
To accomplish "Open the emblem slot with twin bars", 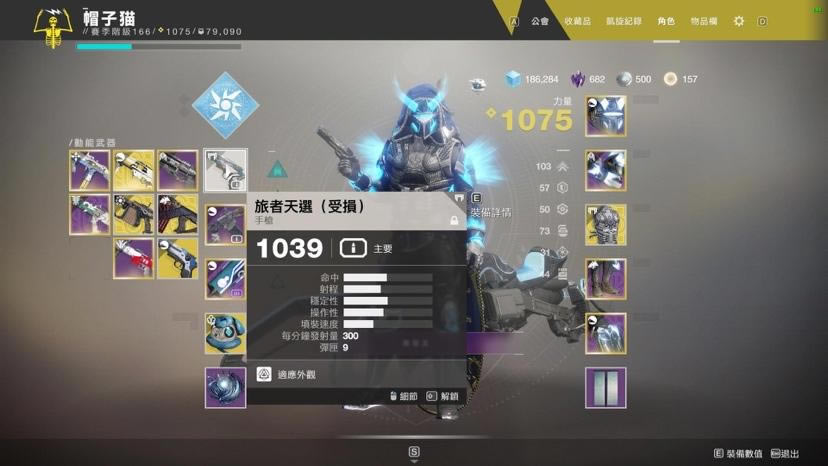I will click(605, 388).
